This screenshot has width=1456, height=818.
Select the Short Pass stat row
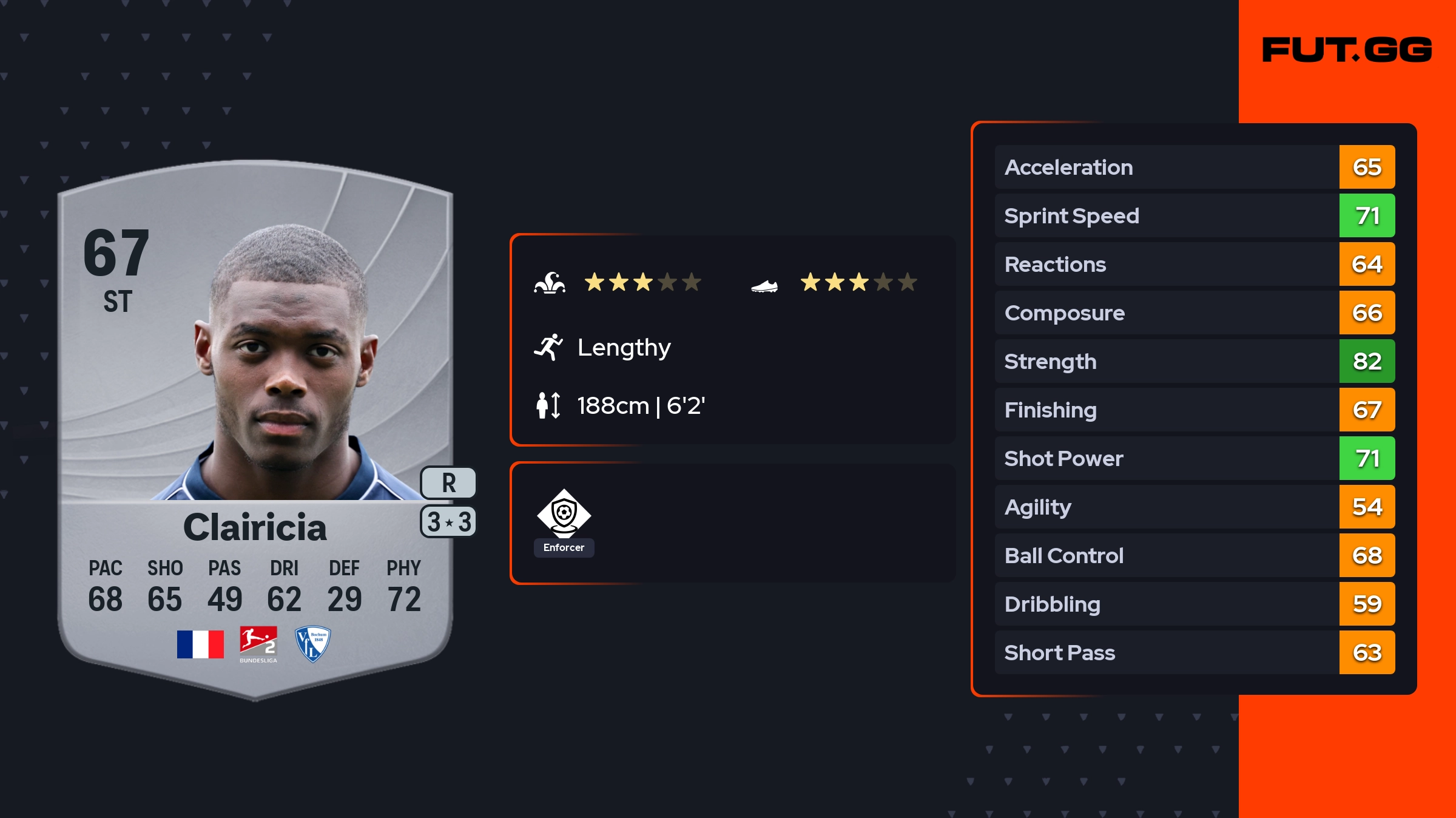coord(1194,652)
